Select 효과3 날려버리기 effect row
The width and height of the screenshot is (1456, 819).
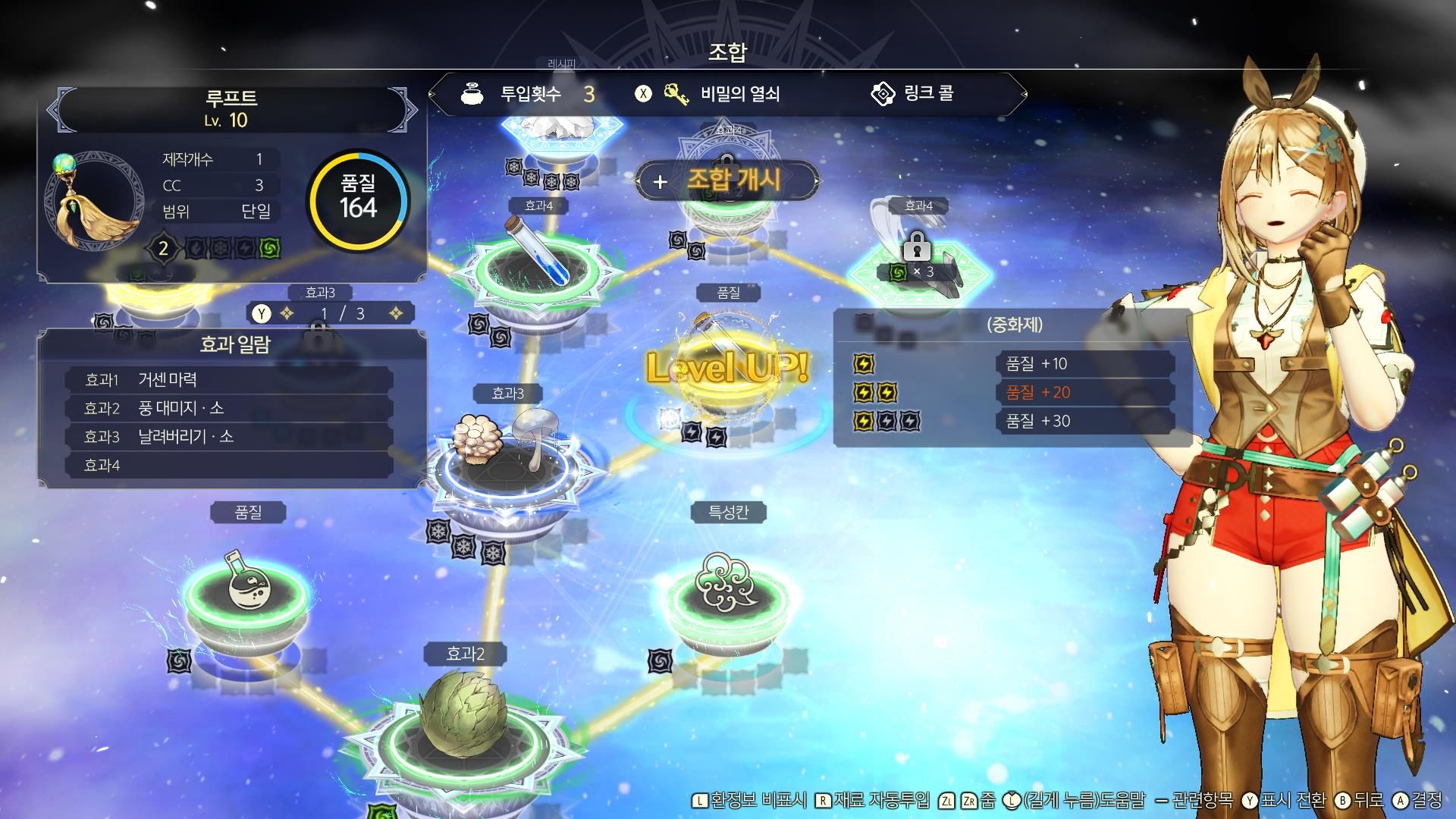click(x=227, y=437)
